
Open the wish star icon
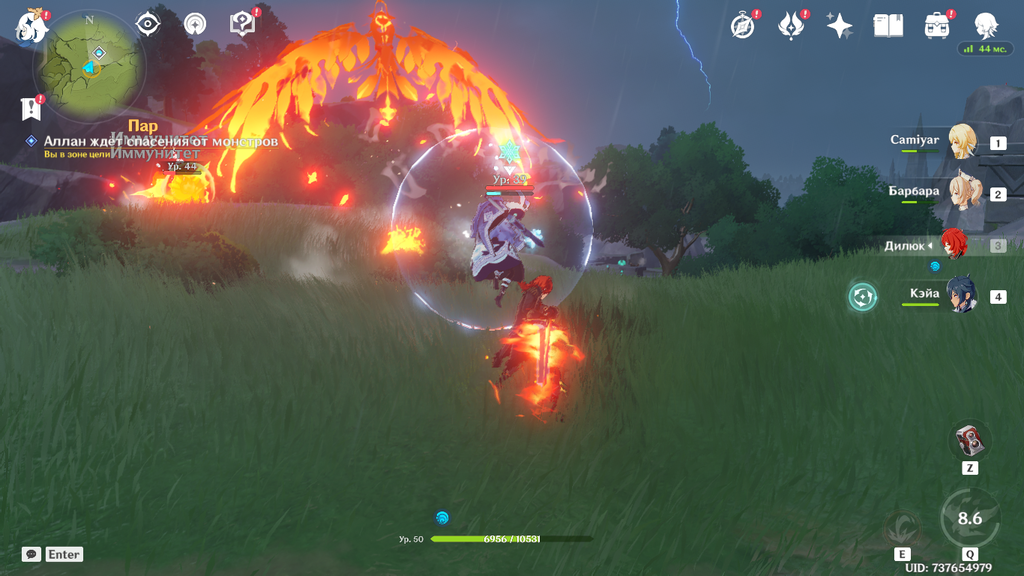(839, 26)
